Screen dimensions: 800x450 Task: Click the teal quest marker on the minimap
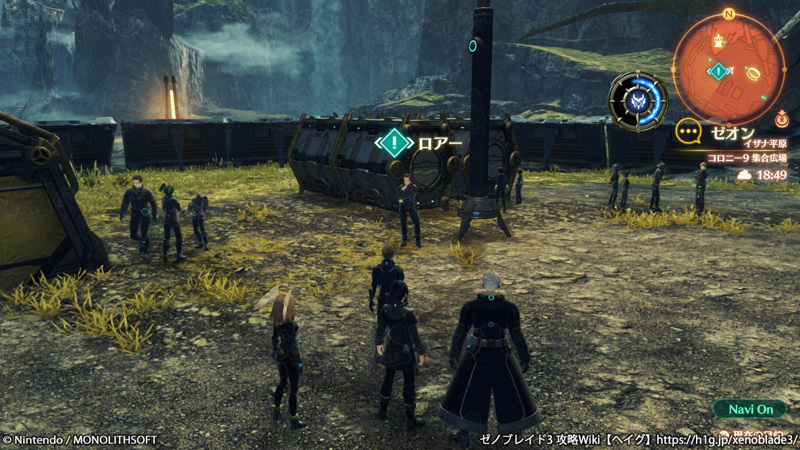[x=717, y=71]
